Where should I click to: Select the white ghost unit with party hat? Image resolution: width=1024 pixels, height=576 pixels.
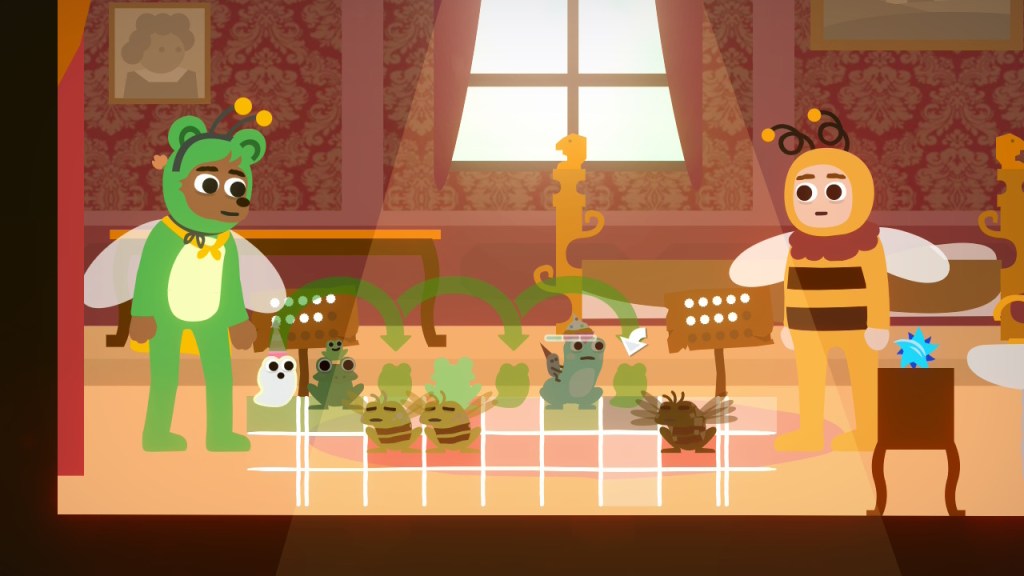click(276, 379)
